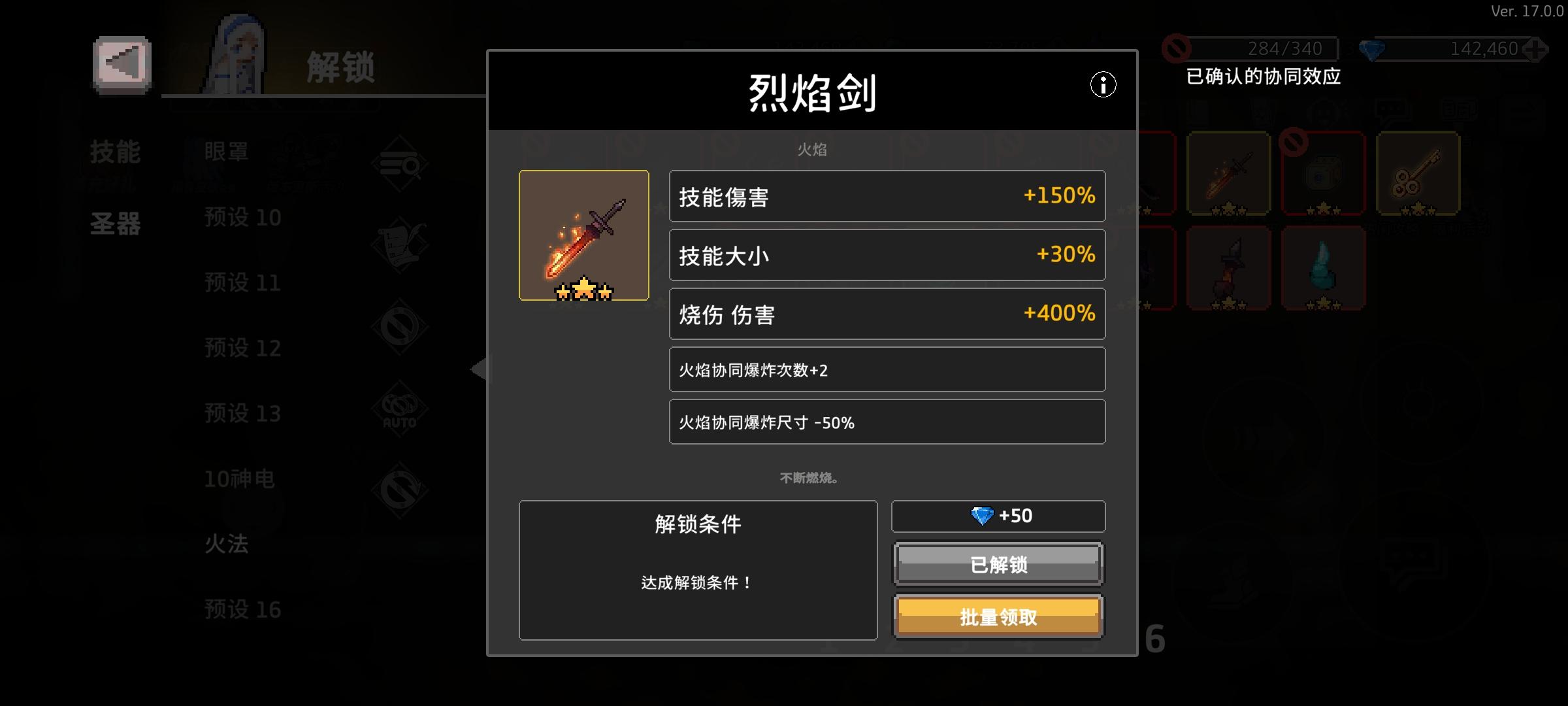Viewport: 1568px width, 706px height.
Task: Click the 批量领取 button
Action: pos(998,615)
